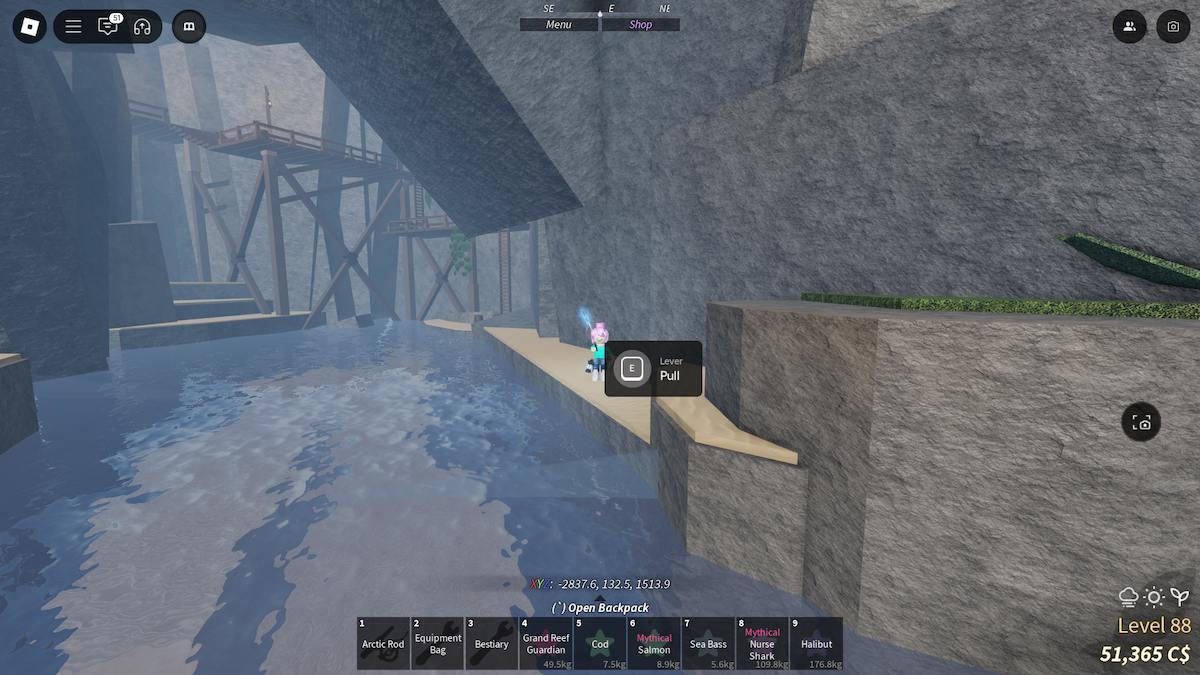
Task: Open the Roblox logo menu
Action: 30,26
